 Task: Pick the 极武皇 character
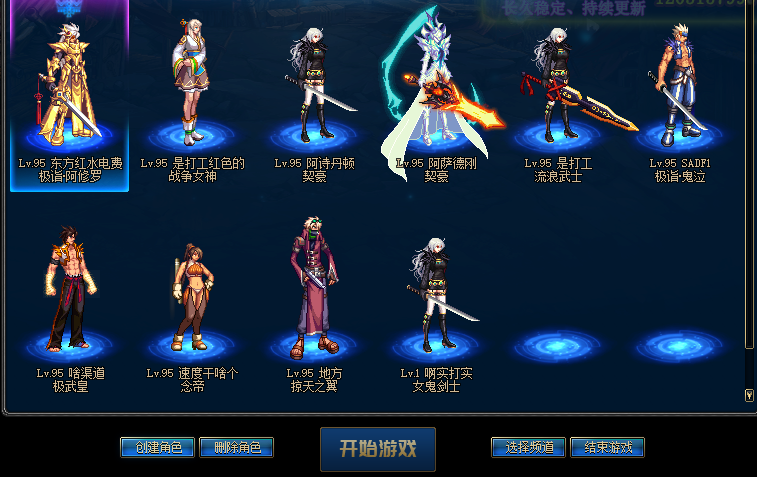pos(69,300)
